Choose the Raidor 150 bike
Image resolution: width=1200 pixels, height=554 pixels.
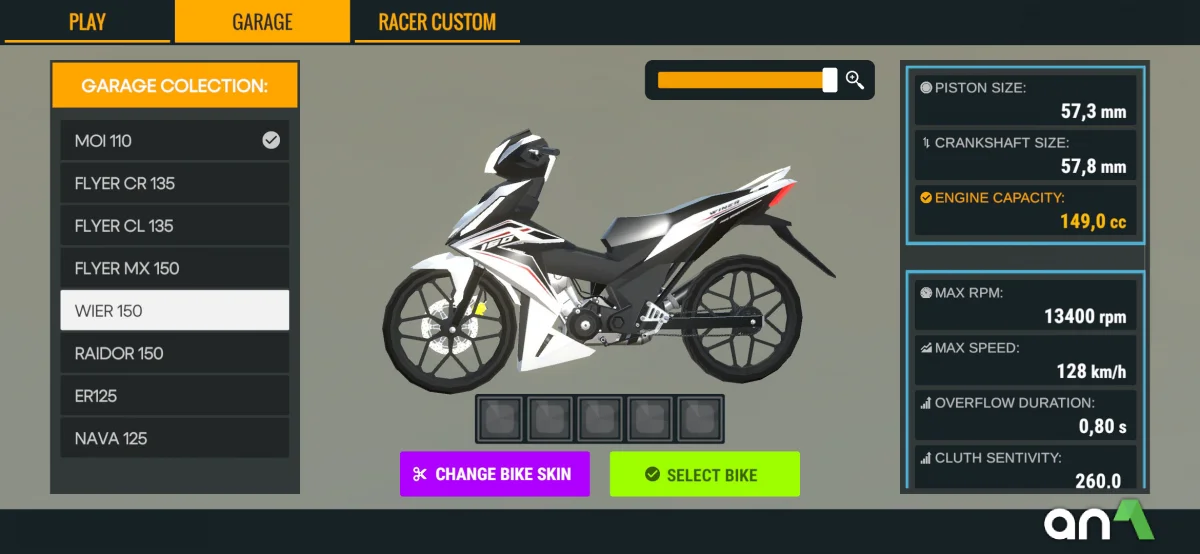pyautogui.click(x=174, y=353)
